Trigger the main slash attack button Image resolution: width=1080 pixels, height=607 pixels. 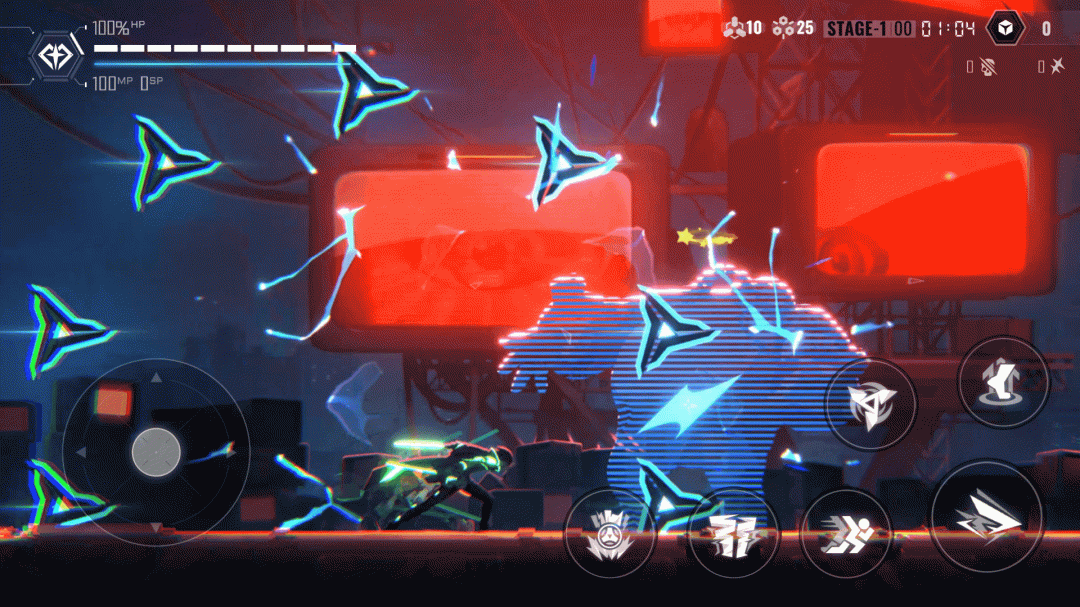[986, 517]
